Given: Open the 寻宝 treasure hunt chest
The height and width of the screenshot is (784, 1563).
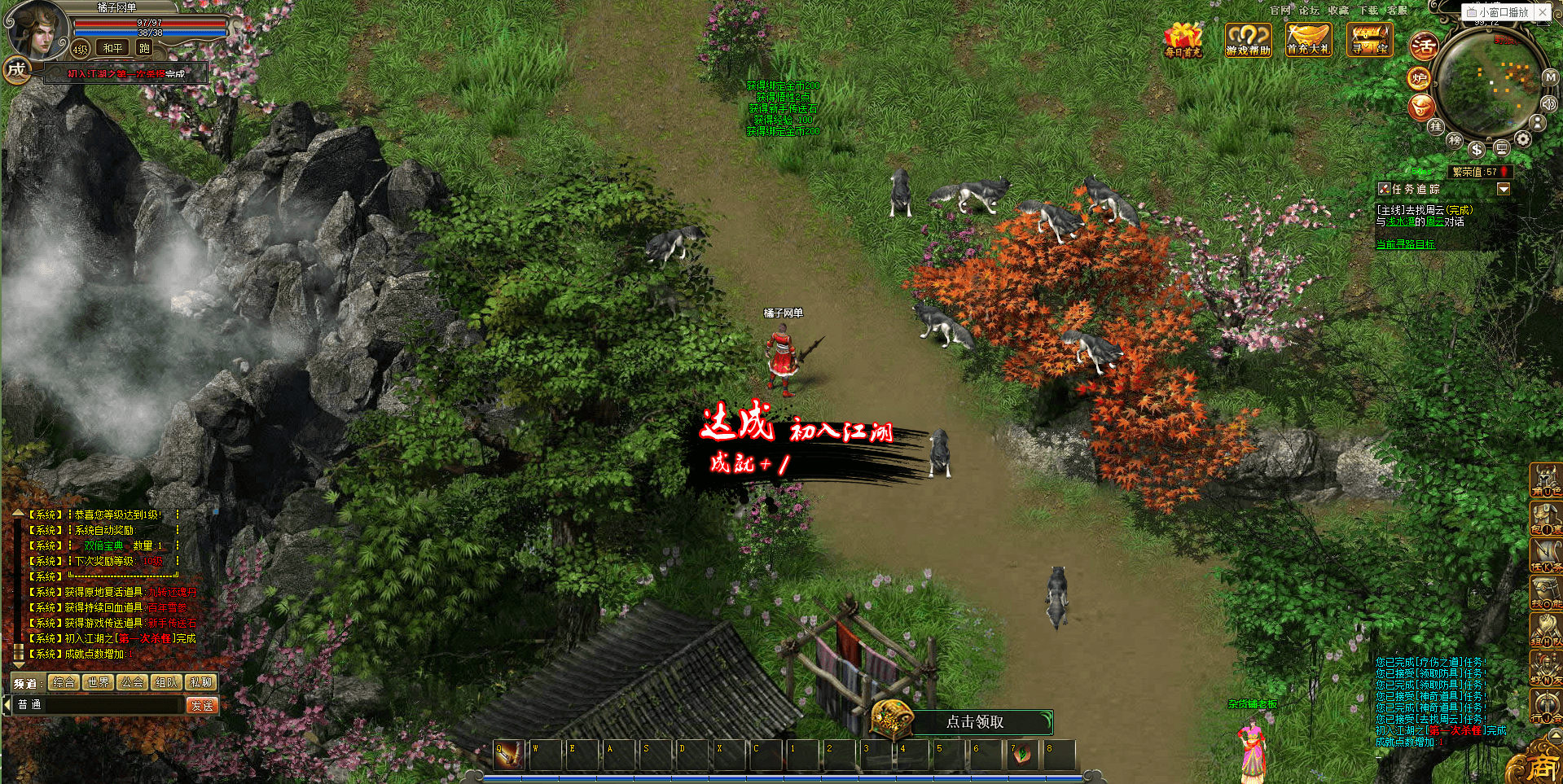Looking at the screenshot, I should pos(1369,39).
